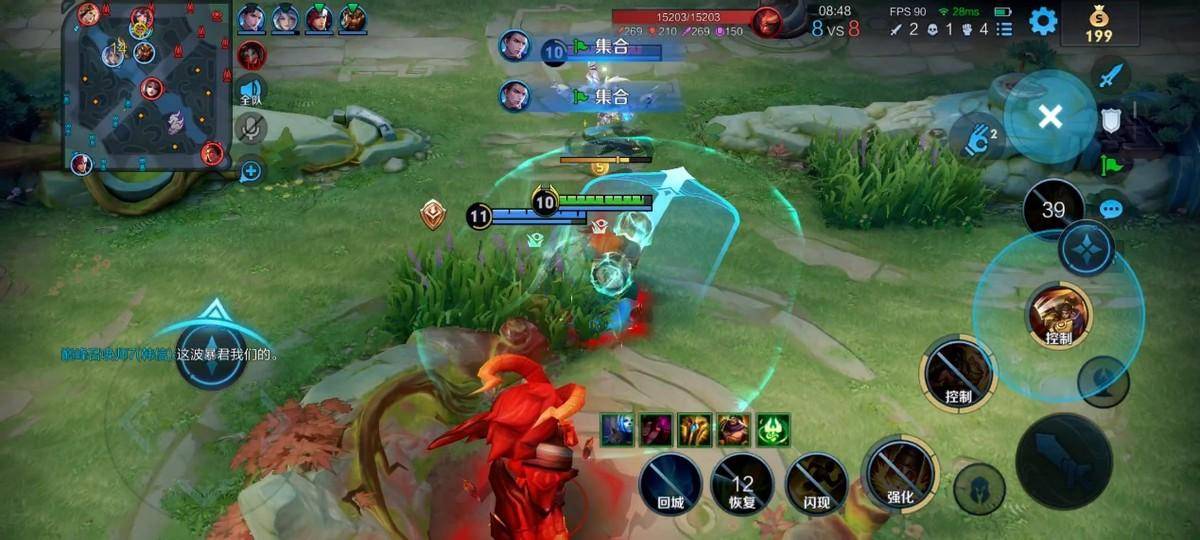
Task: Tap the large sword basic attack button
Action: click(1063, 461)
